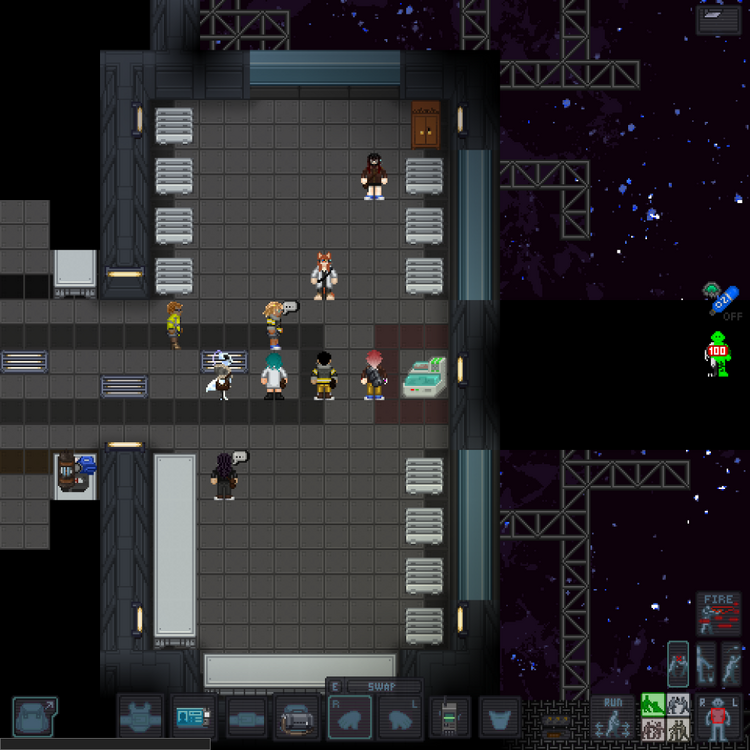Image resolution: width=750 pixels, height=750 pixels.
Task: Activate the right hand slot
Action: click(x=350, y=717)
